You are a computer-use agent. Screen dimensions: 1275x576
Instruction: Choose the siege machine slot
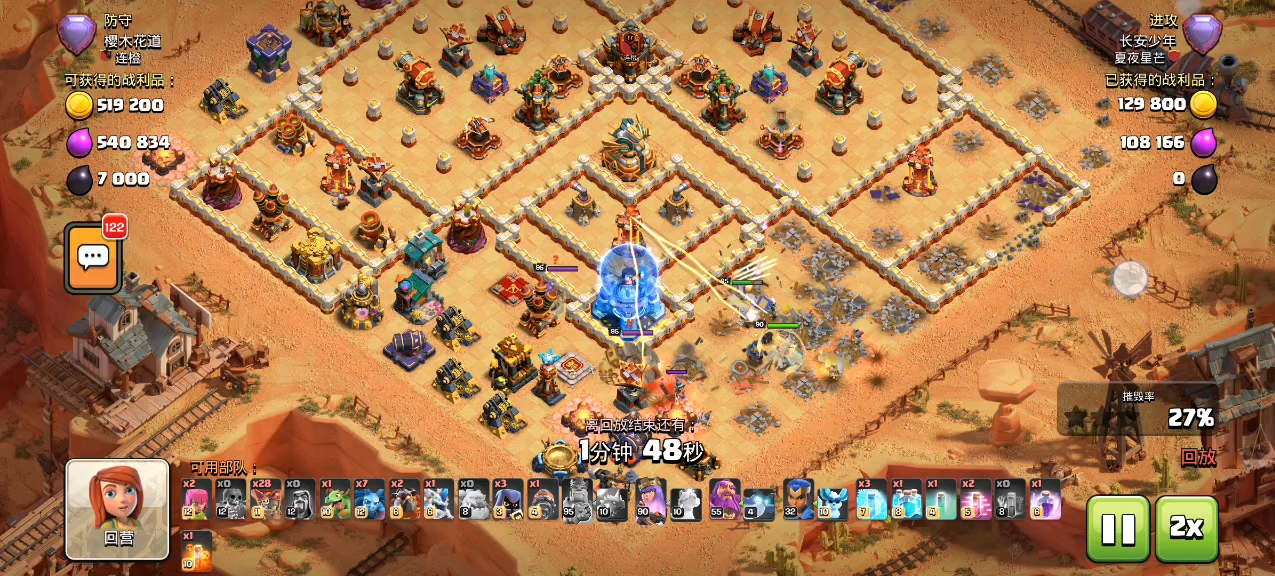coord(542,498)
